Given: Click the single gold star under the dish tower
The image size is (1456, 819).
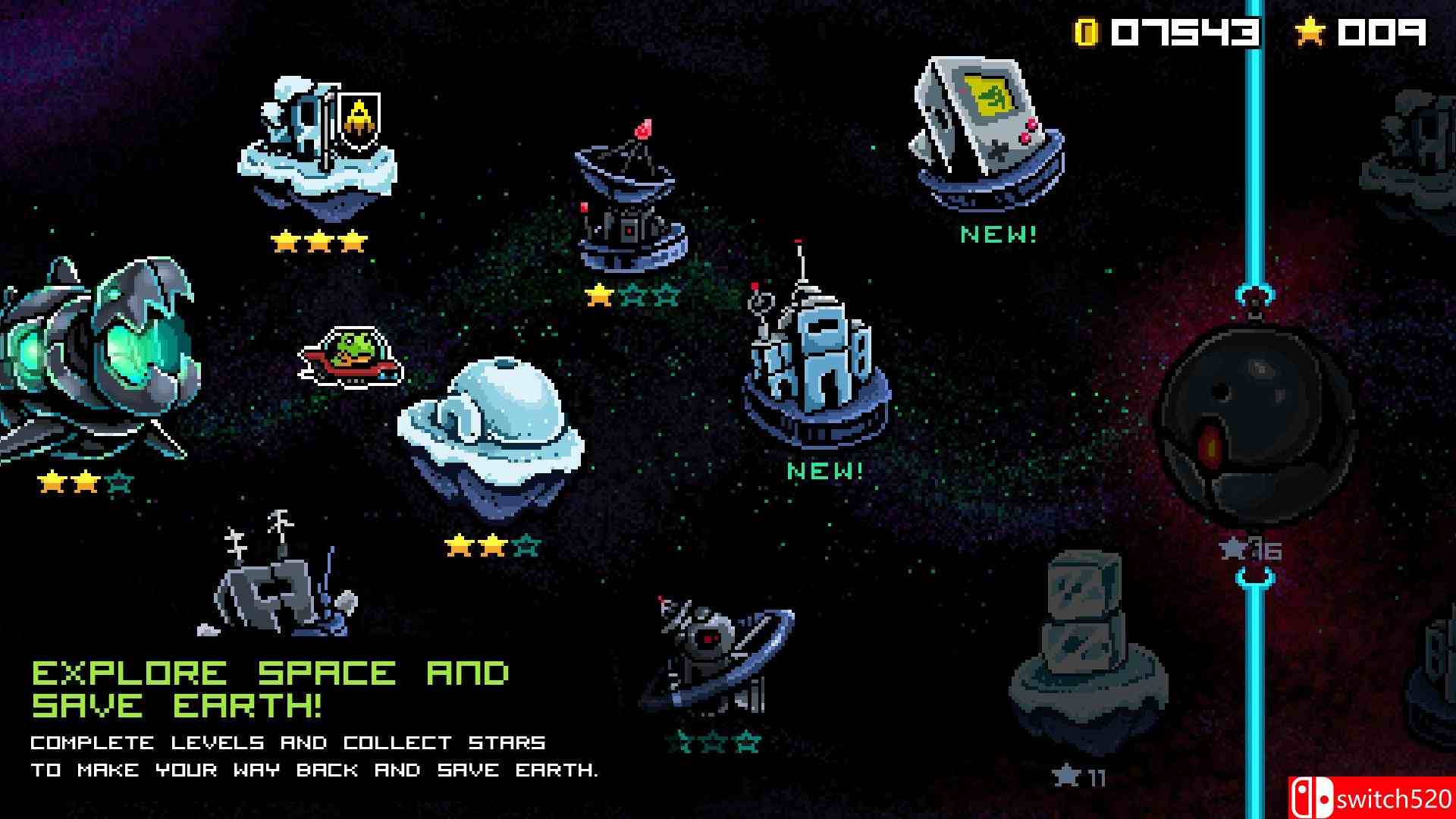Looking at the screenshot, I should click(x=598, y=296).
